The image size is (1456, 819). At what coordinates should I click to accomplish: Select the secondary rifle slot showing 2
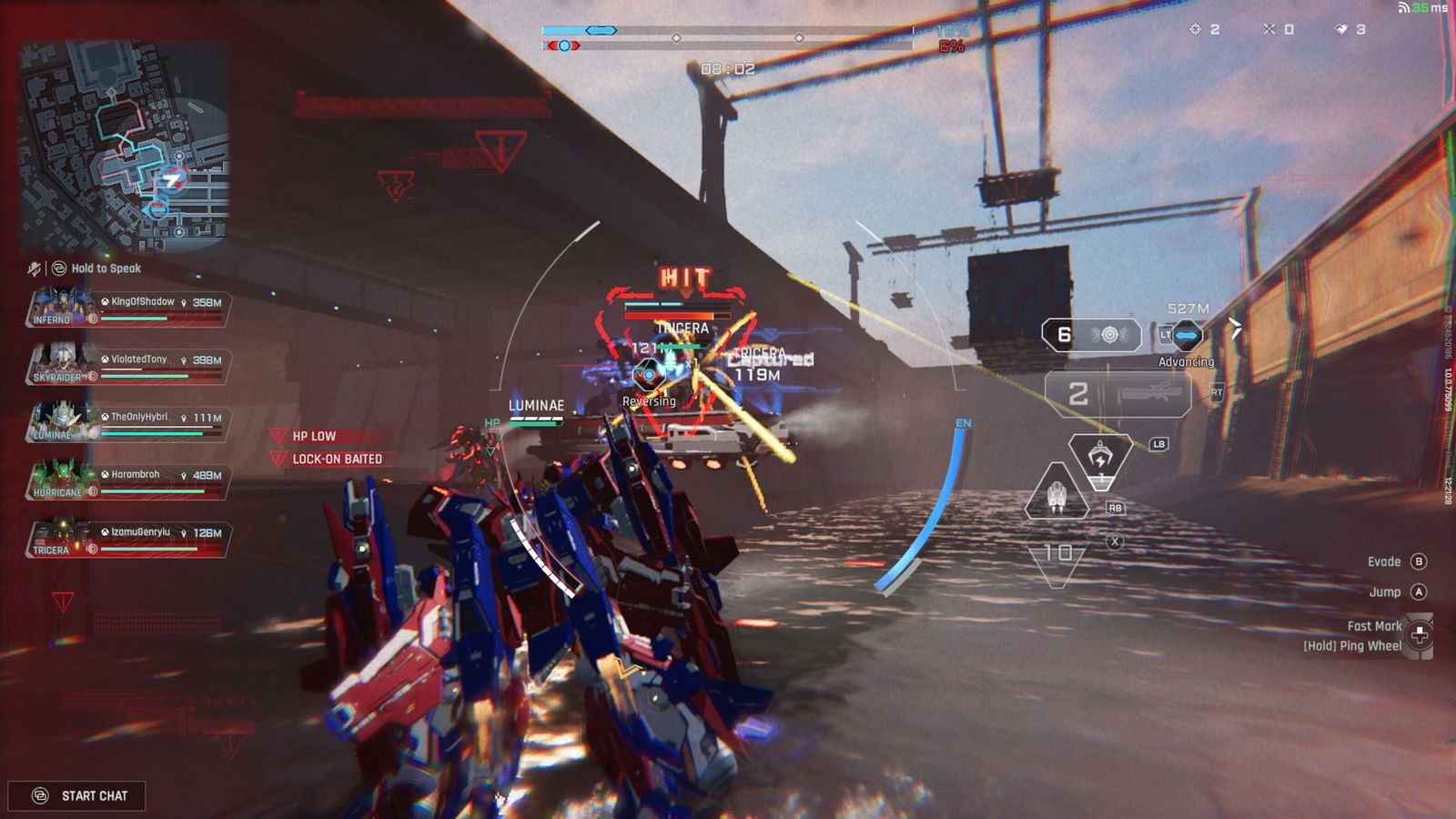pos(1117,394)
